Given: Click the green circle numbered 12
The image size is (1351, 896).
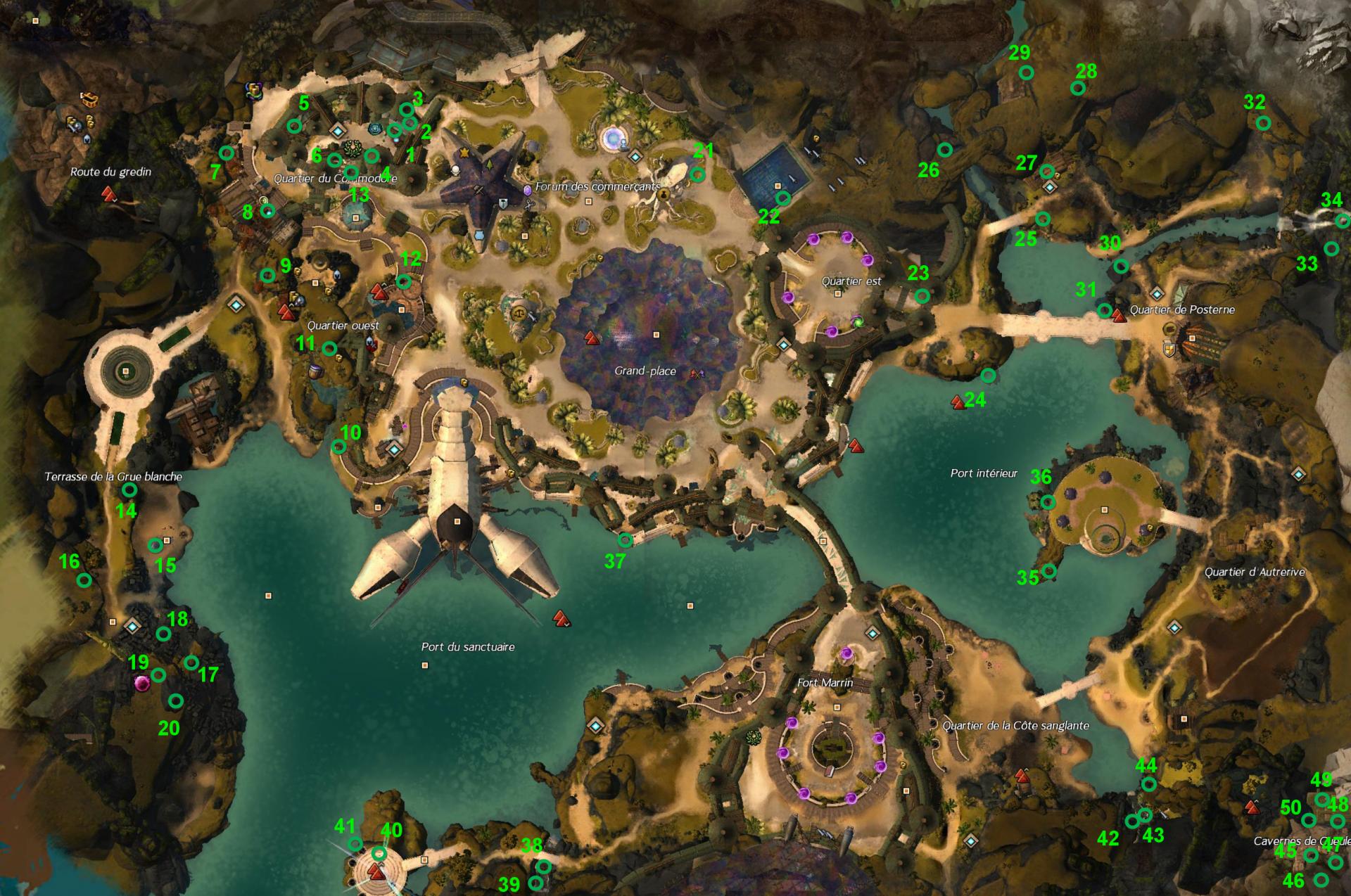Looking at the screenshot, I should pos(404,281).
